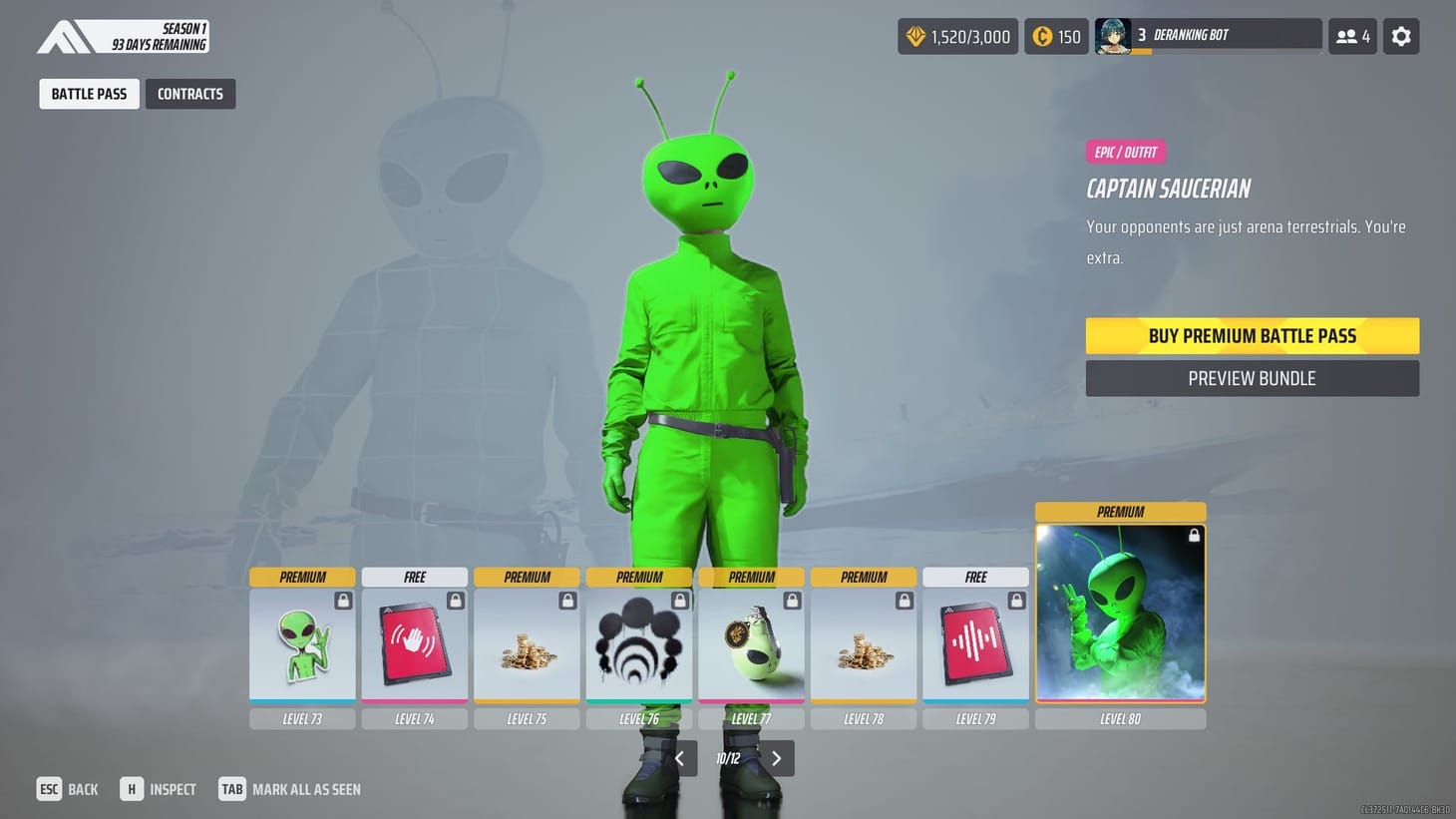
Task: Click the lock icon on Level 80 reward
Action: point(1194,535)
